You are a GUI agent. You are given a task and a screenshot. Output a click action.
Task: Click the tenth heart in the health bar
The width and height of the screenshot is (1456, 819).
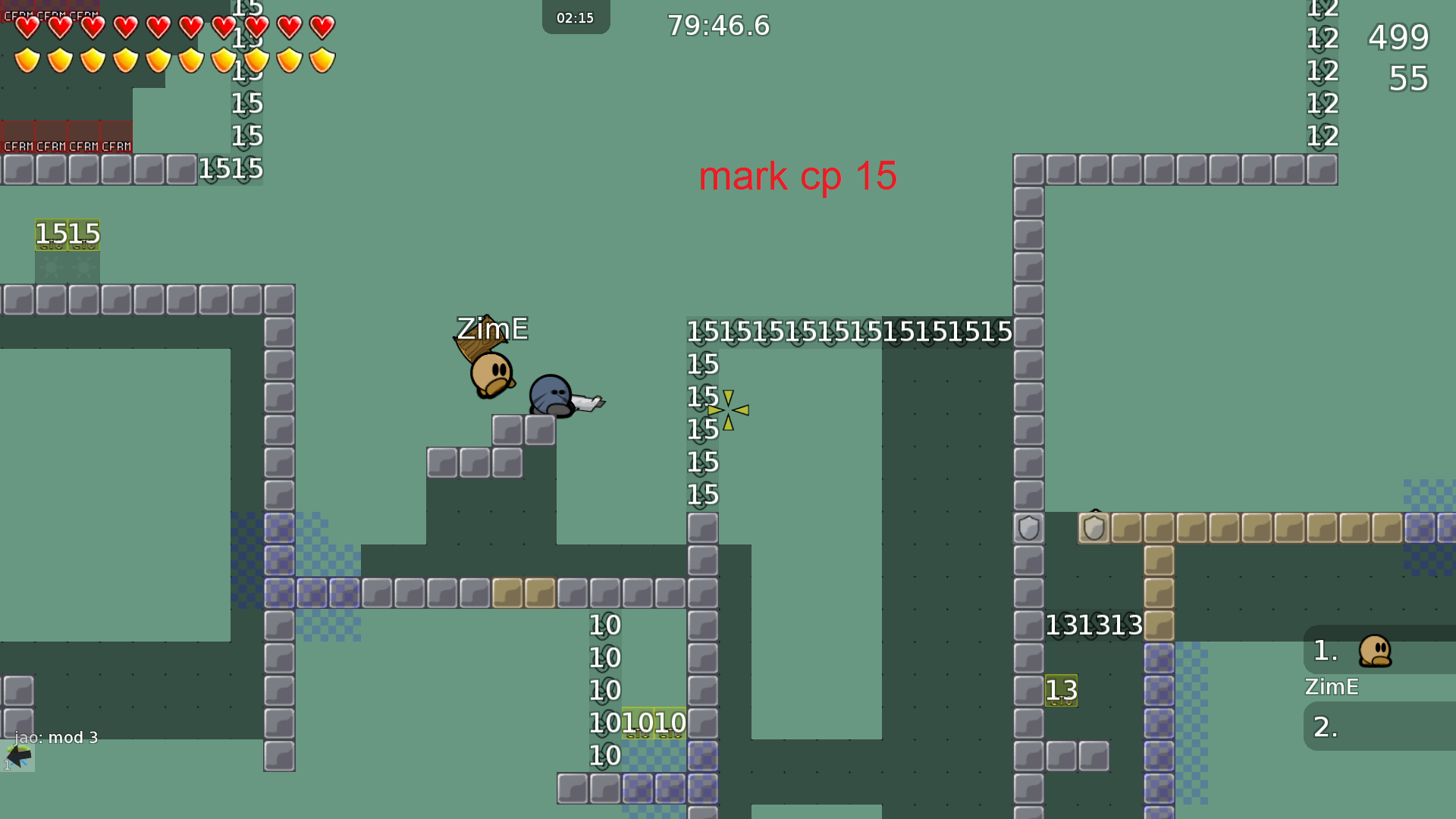click(x=322, y=27)
